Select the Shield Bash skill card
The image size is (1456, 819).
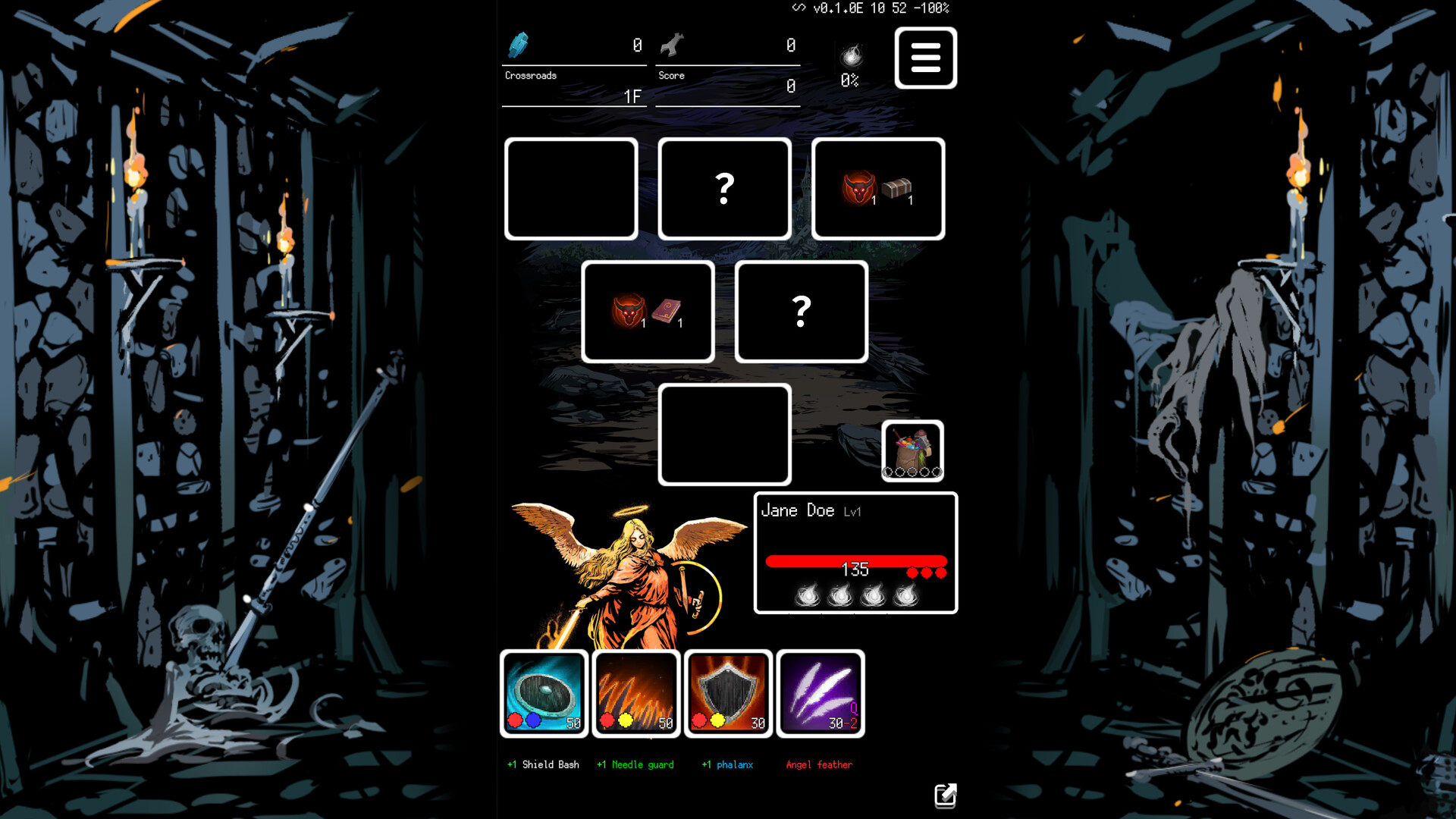point(543,693)
